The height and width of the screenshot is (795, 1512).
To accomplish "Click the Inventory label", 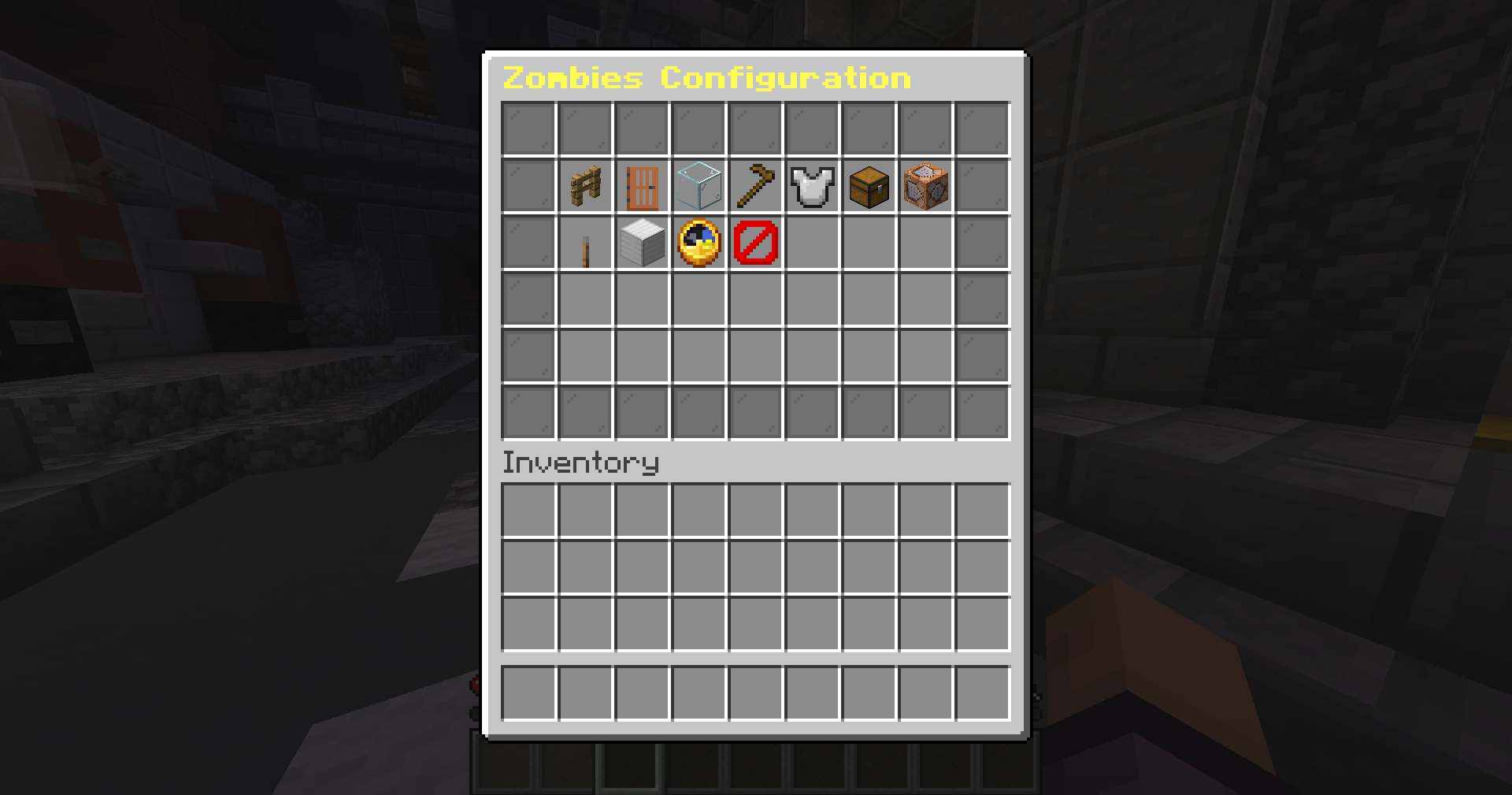I will [580, 463].
